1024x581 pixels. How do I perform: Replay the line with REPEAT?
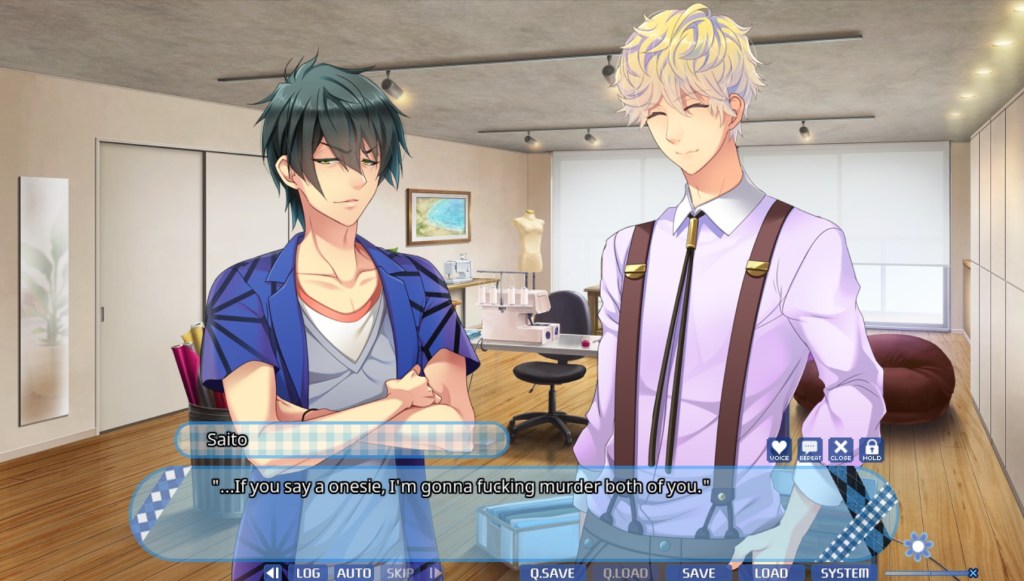[x=810, y=450]
